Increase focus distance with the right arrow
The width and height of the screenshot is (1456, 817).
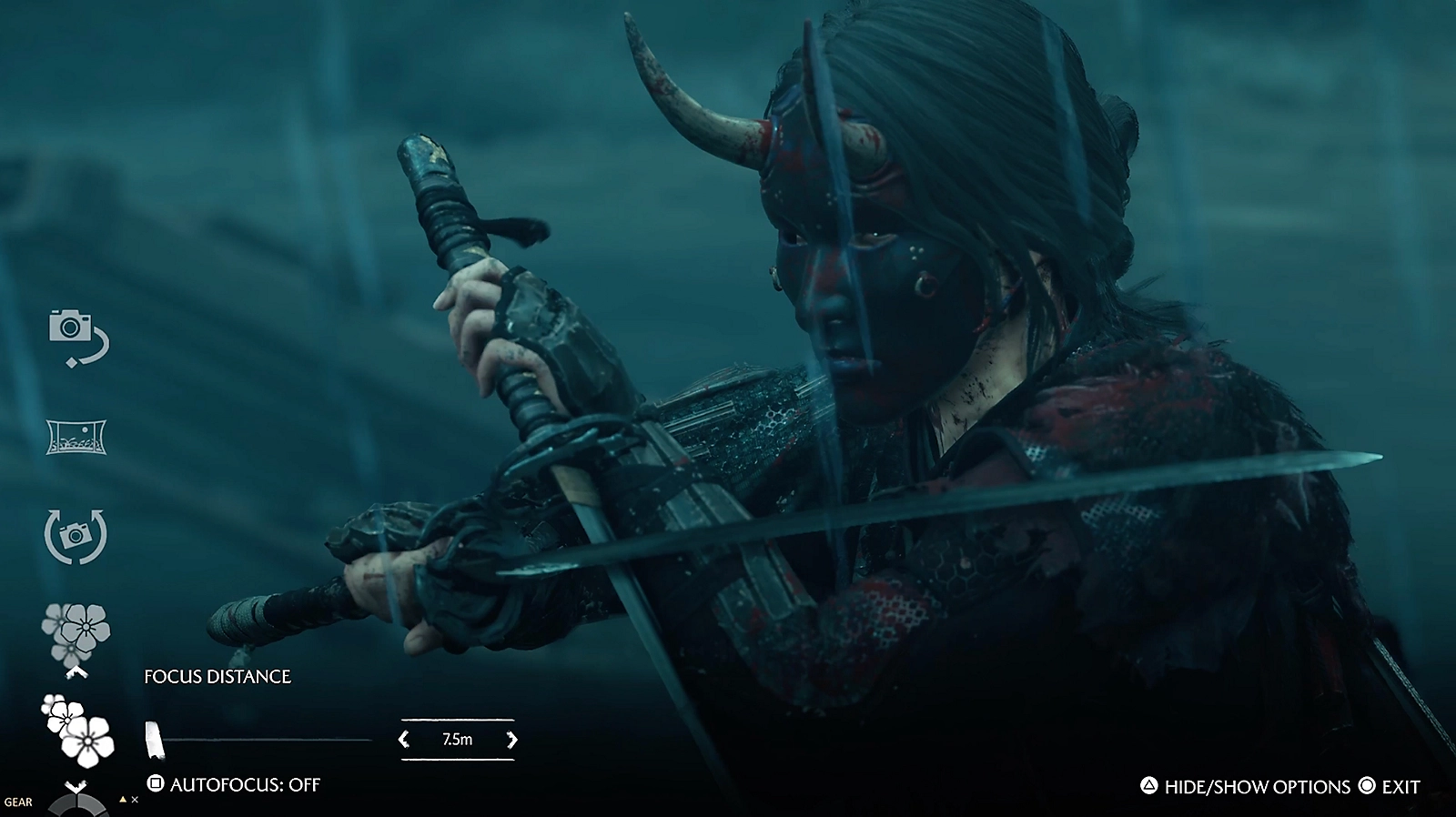511,740
